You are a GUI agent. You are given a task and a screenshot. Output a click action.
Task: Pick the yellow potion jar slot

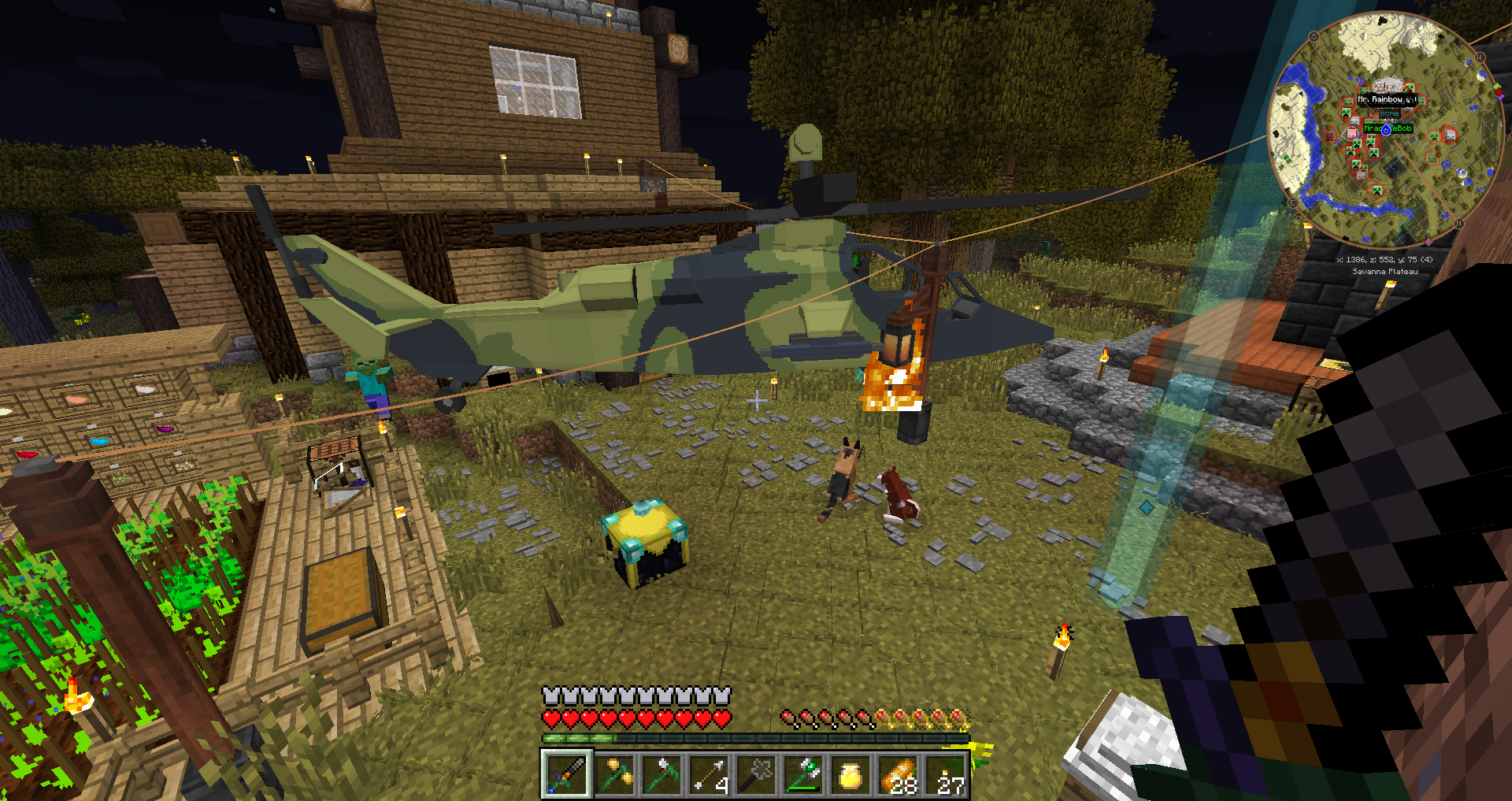(851, 774)
